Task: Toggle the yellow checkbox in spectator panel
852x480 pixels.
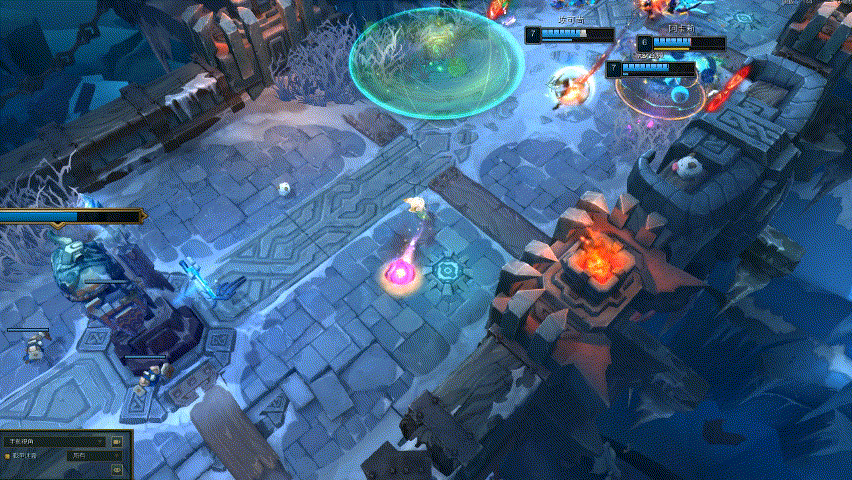Action: (8, 455)
